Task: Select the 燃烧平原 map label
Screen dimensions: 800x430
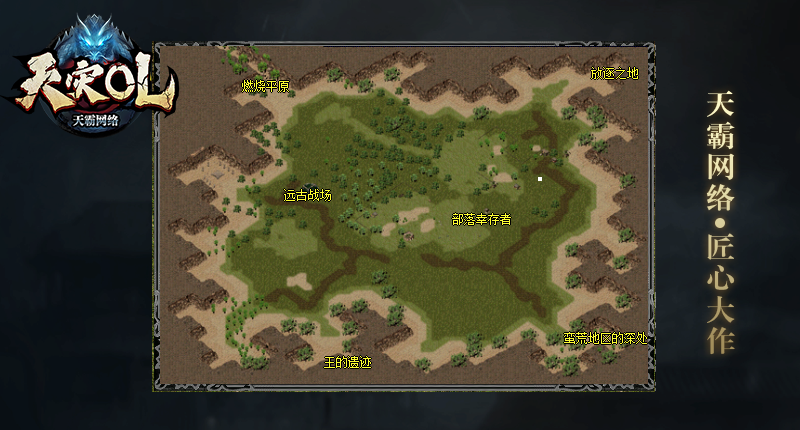Action: [265, 87]
